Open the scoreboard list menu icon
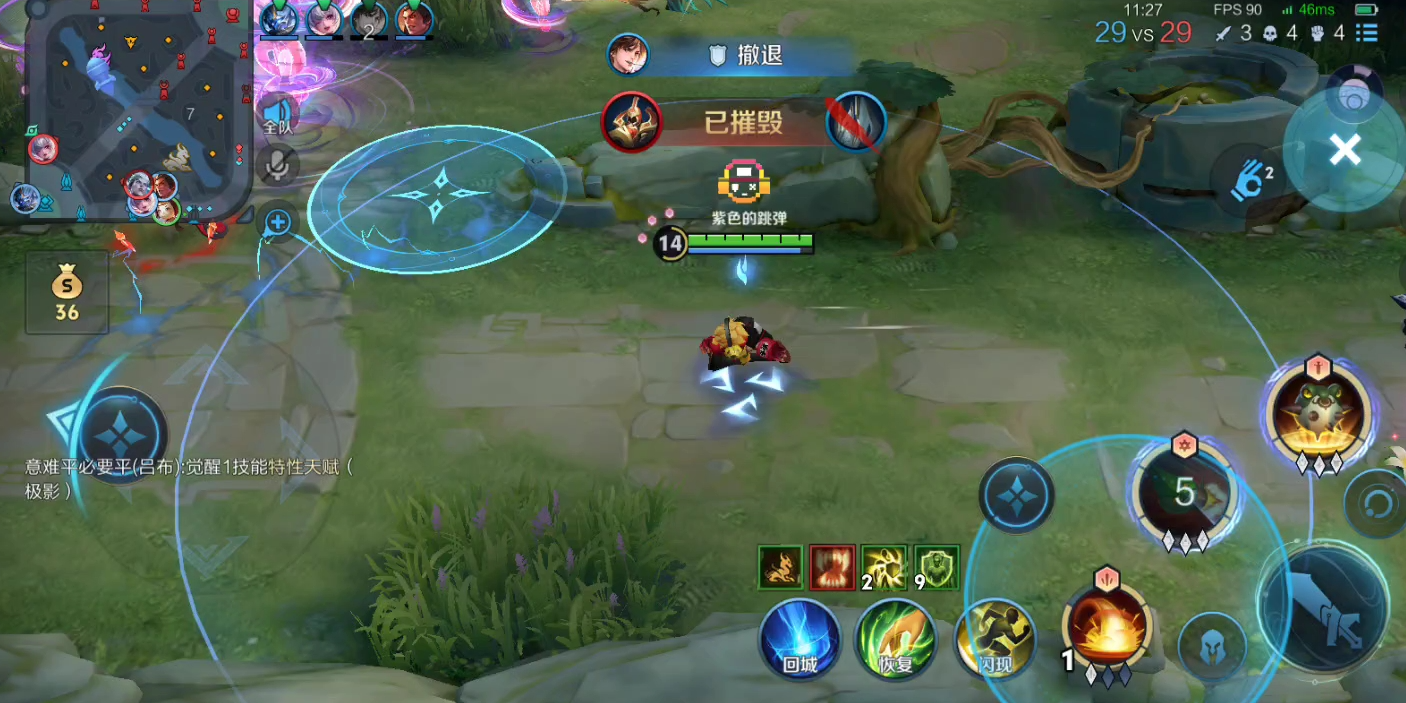1406x703 pixels. click(x=1366, y=33)
